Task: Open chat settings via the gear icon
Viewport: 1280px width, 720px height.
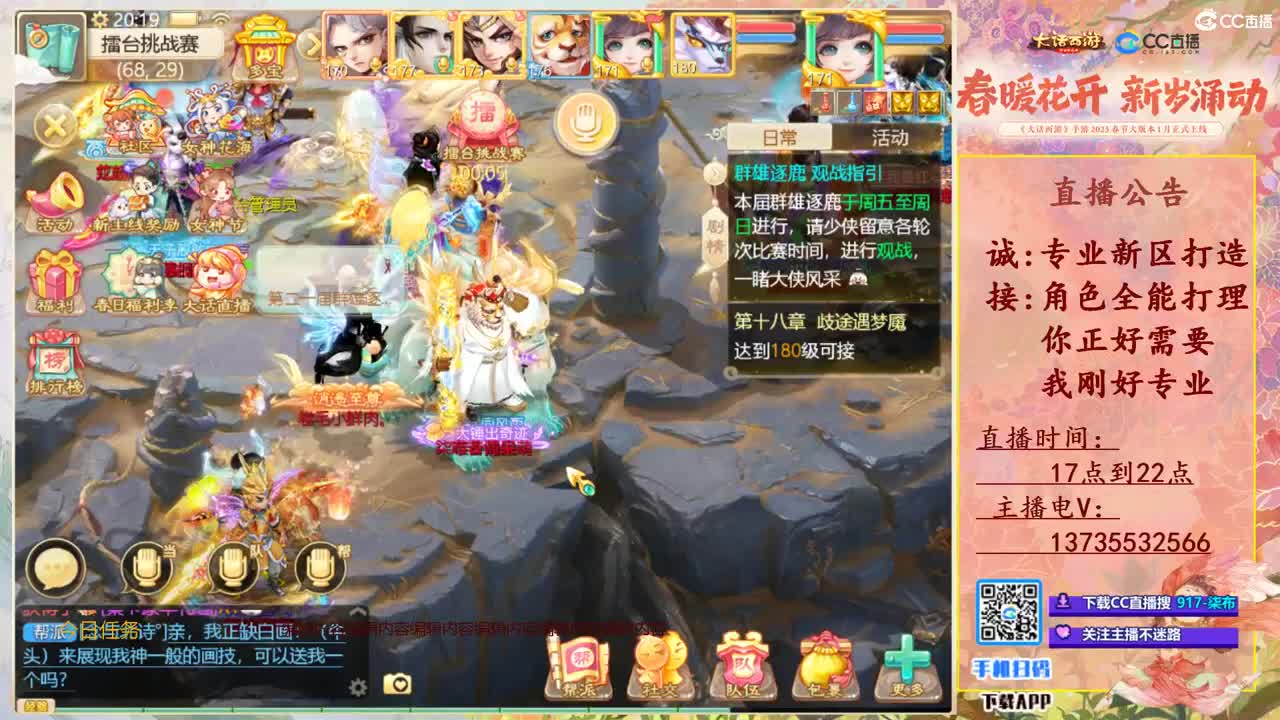Action: (357, 685)
